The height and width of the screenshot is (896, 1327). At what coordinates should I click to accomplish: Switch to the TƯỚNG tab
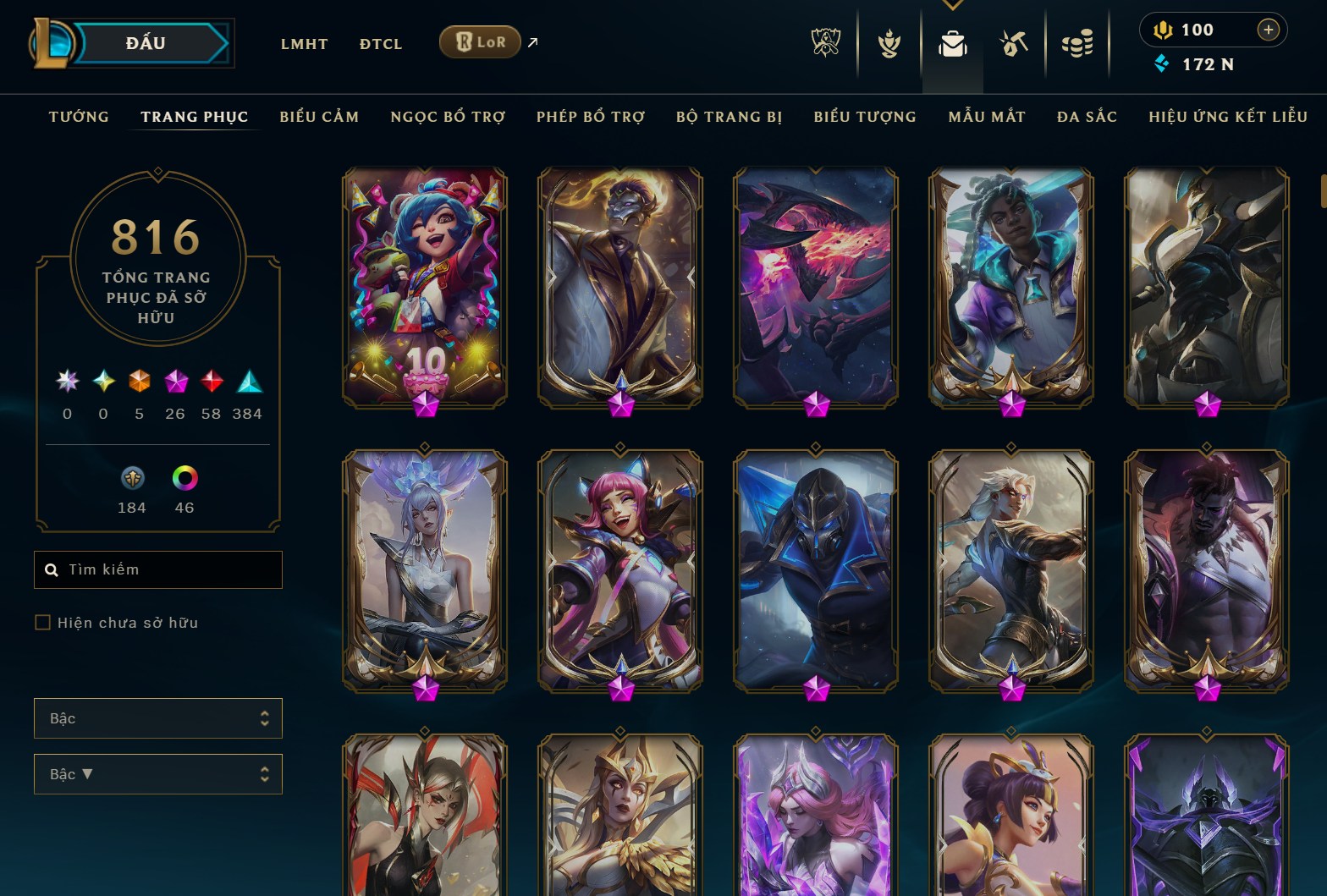79,117
